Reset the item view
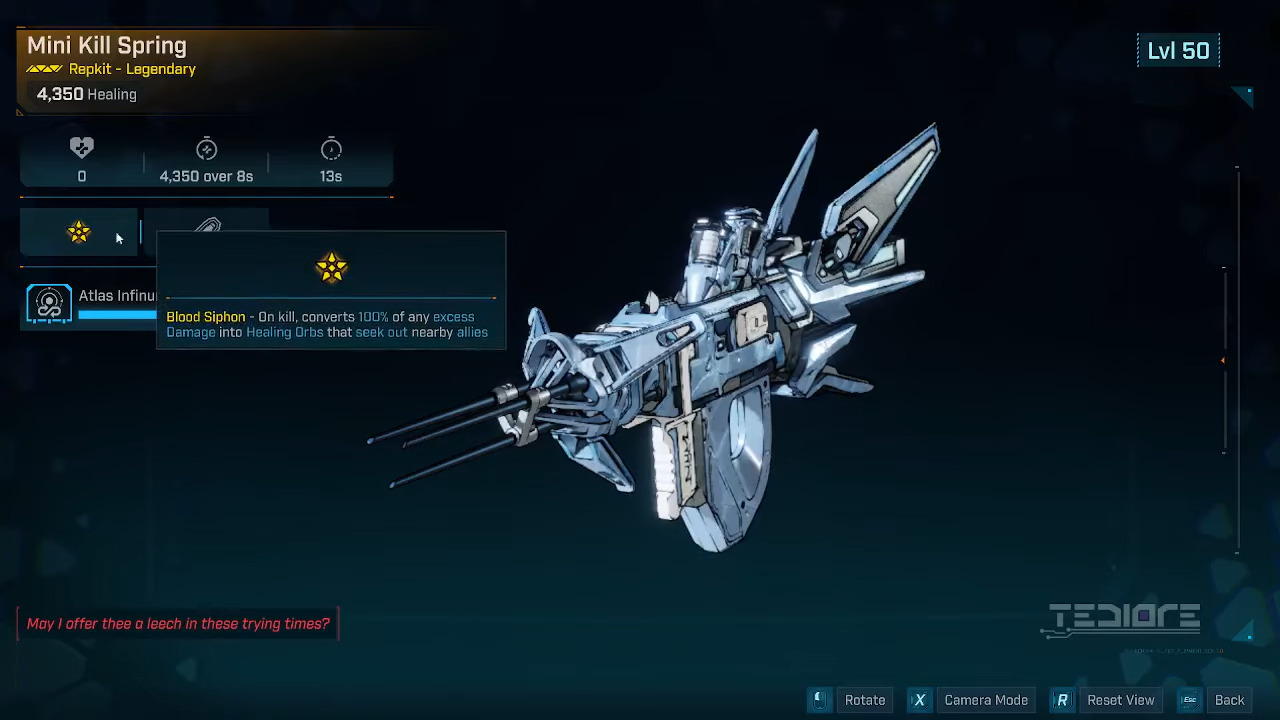Image resolution: width=1280 pixels, height=720 pixels. pos(1107,700)
